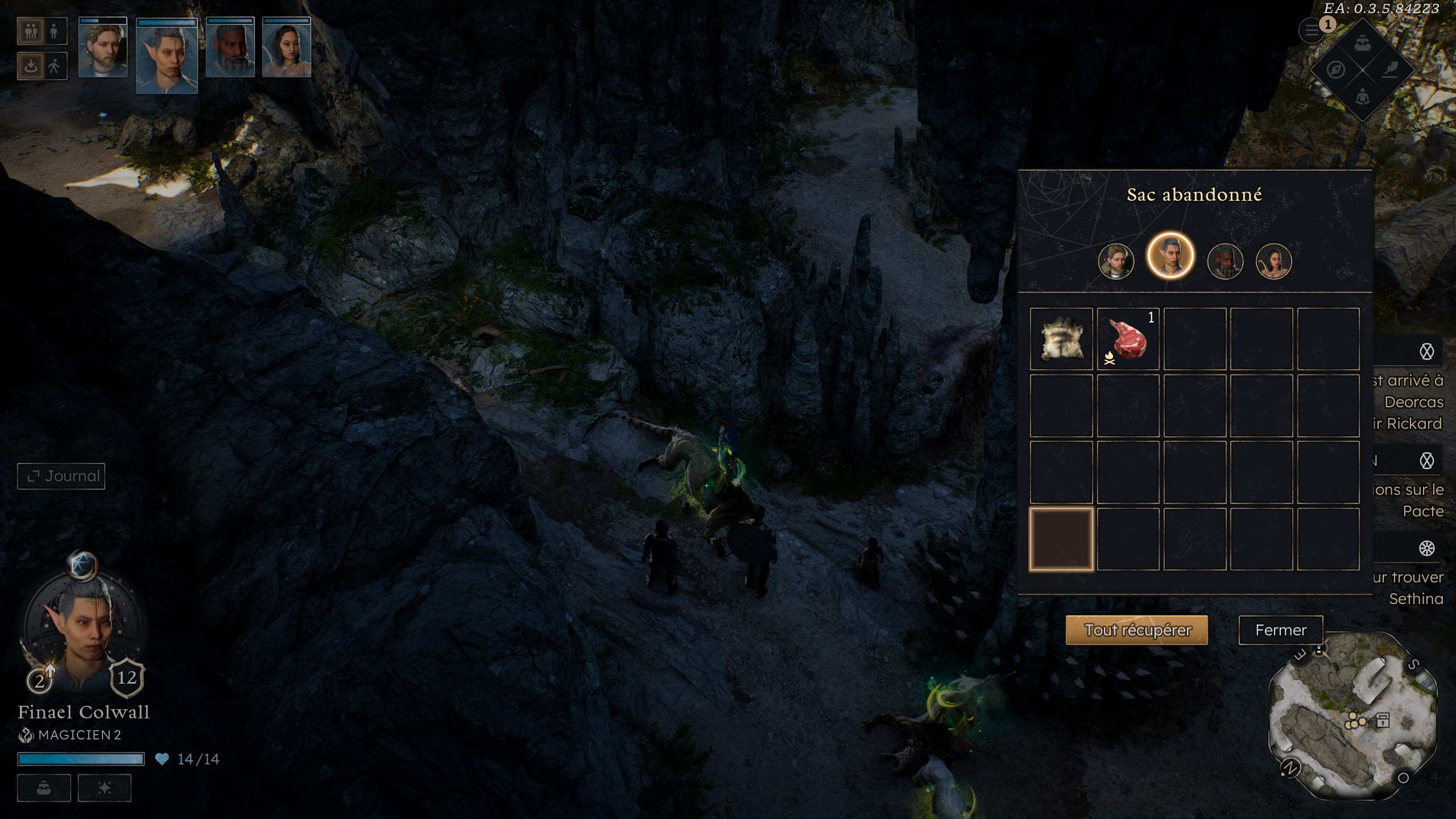Click the meditating figure rest icon
1456x819 pixels.
[1362, 97]
